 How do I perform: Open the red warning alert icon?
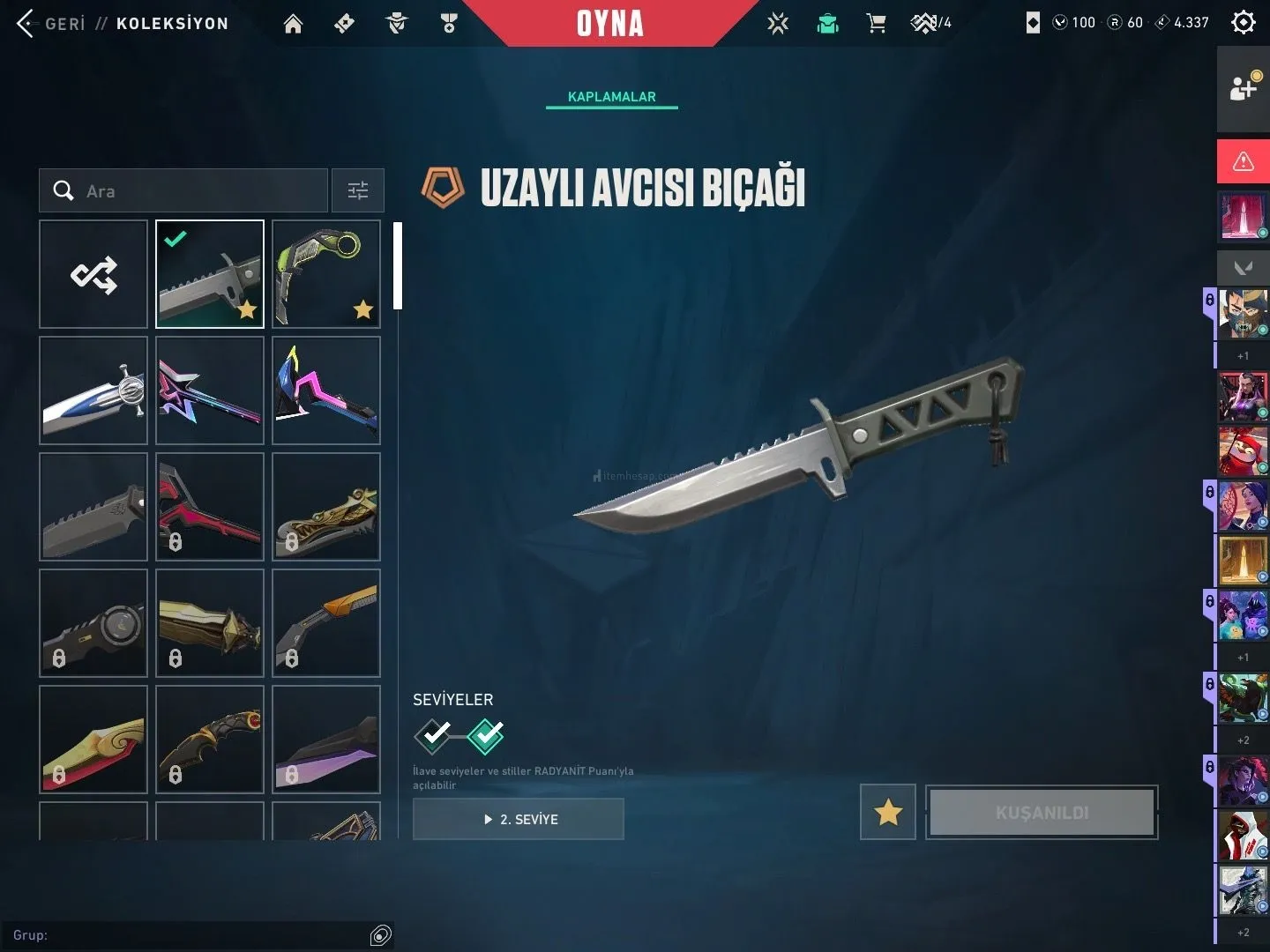pos(1243,161)
